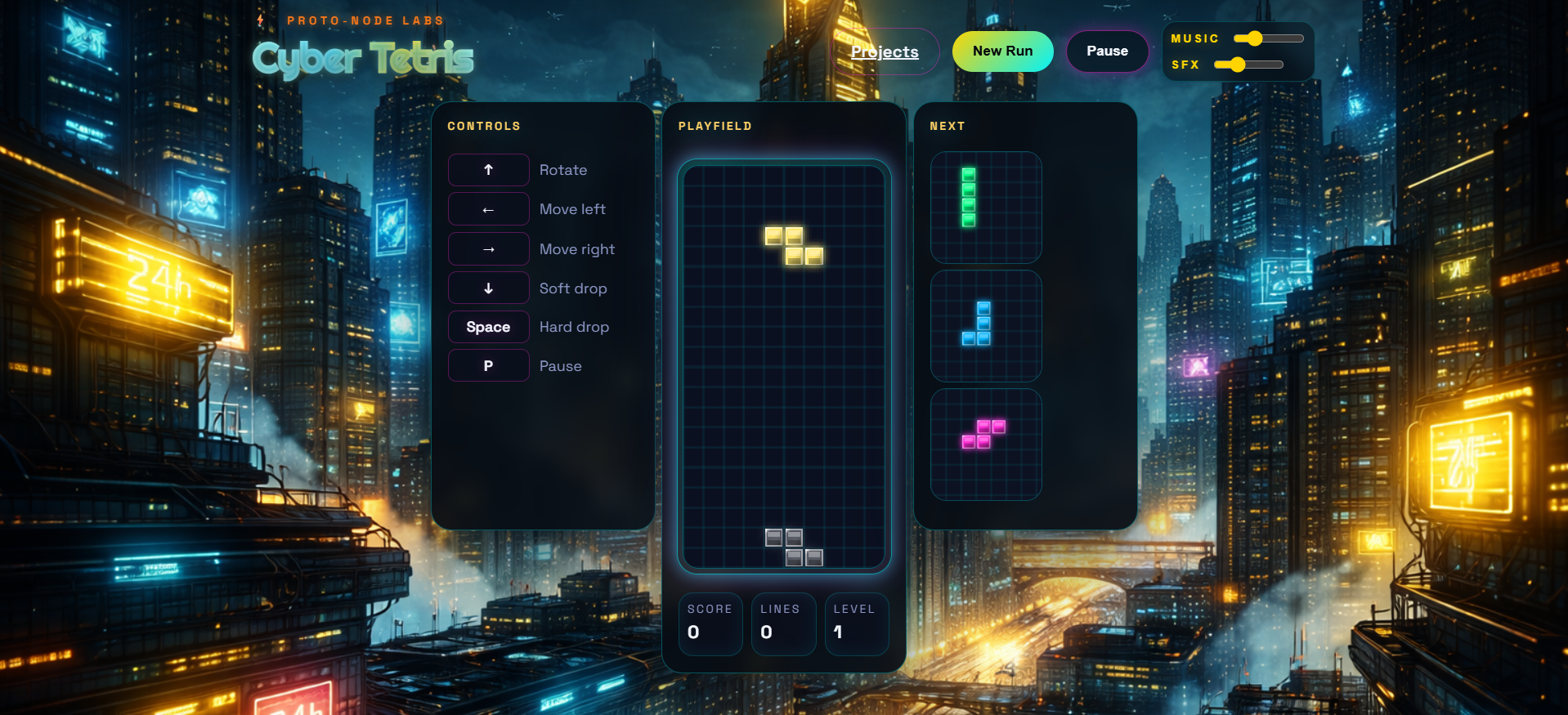This screenshot has height=715, width=1568.
Task: Click the lightning bolt next to PROTO-NODE LABS
Action: pos(261,19)
